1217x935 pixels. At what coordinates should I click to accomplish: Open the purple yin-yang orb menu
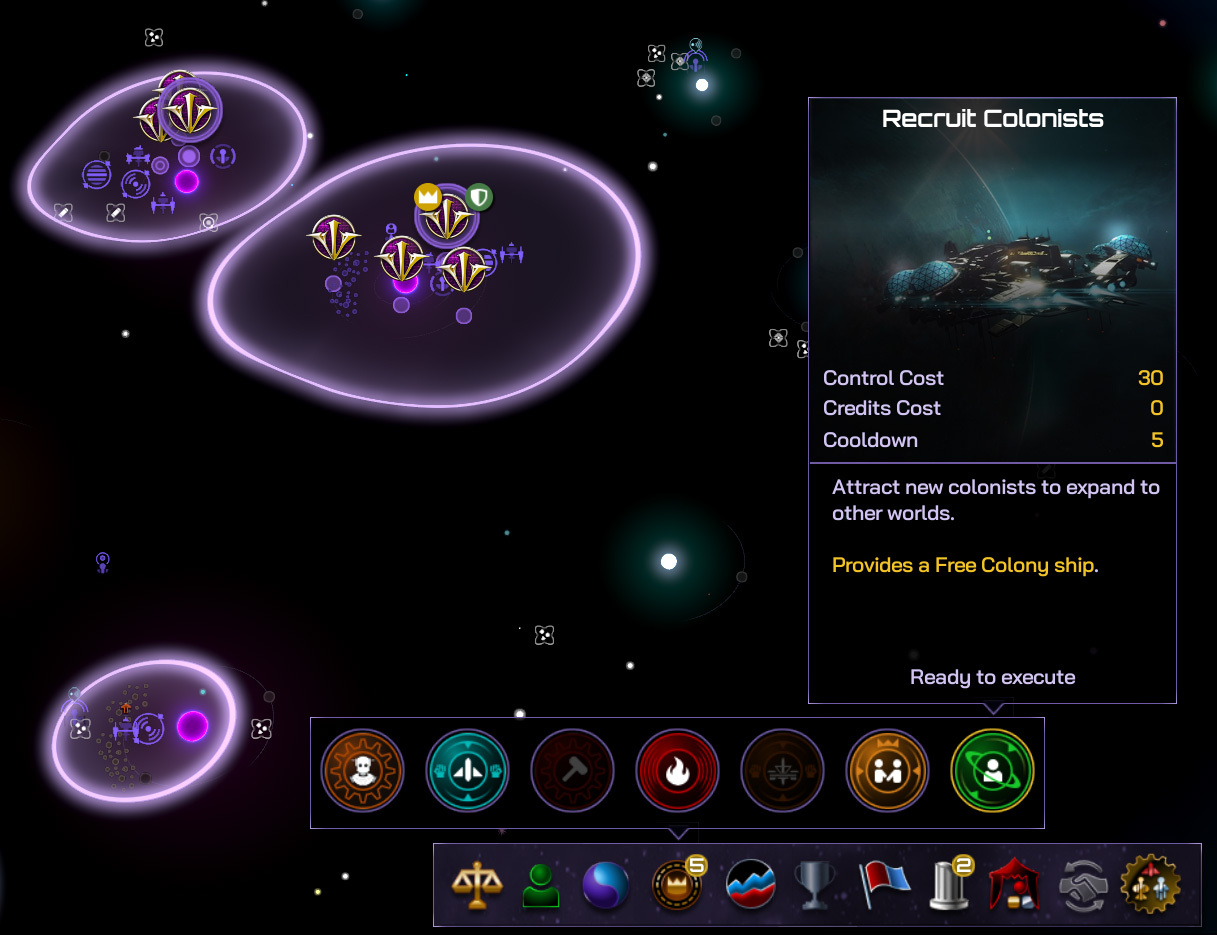click(x=607, y=885)
